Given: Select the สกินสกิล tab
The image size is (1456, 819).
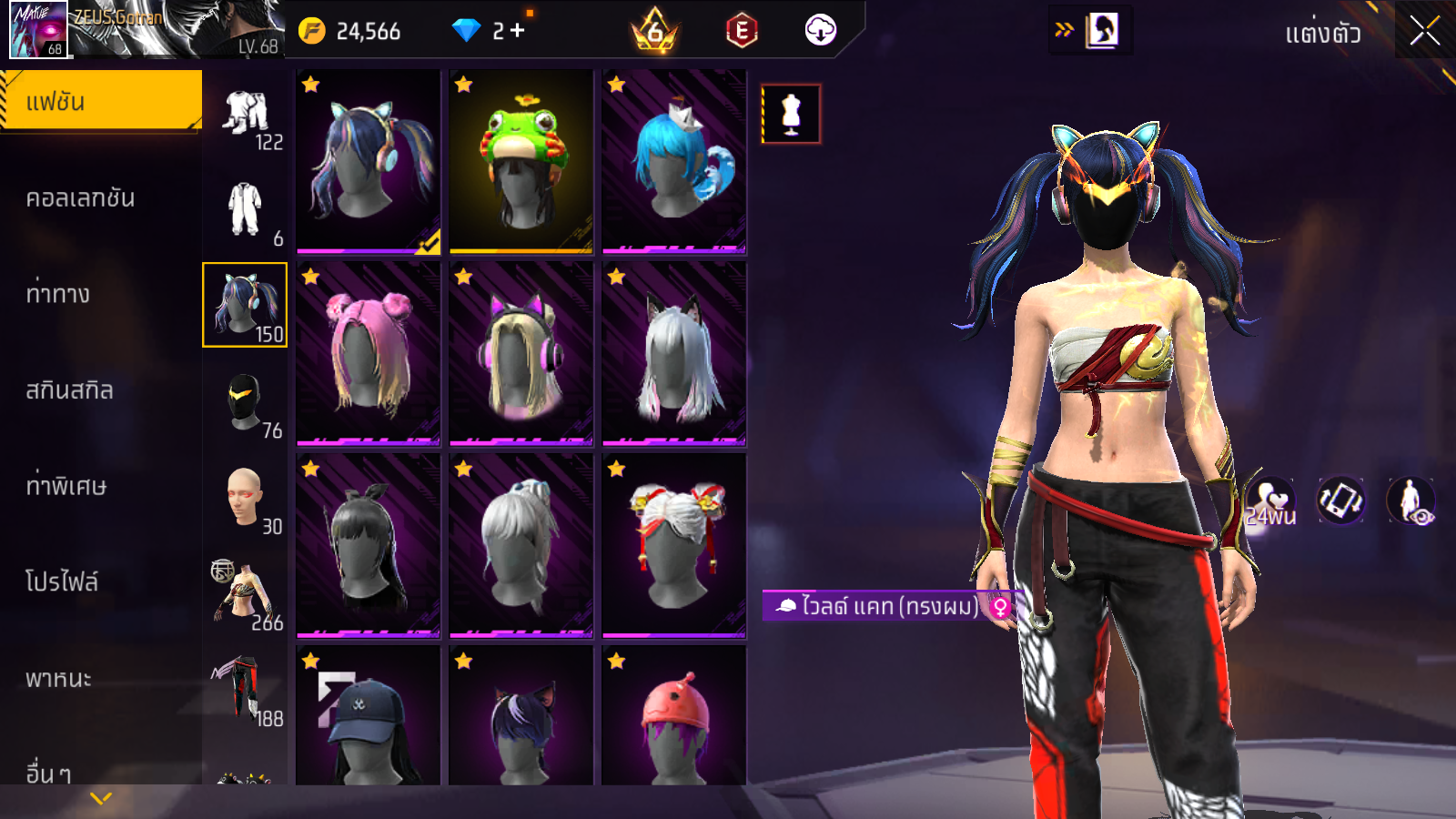Looking at the screenshot, I should (x=69, y=390).
